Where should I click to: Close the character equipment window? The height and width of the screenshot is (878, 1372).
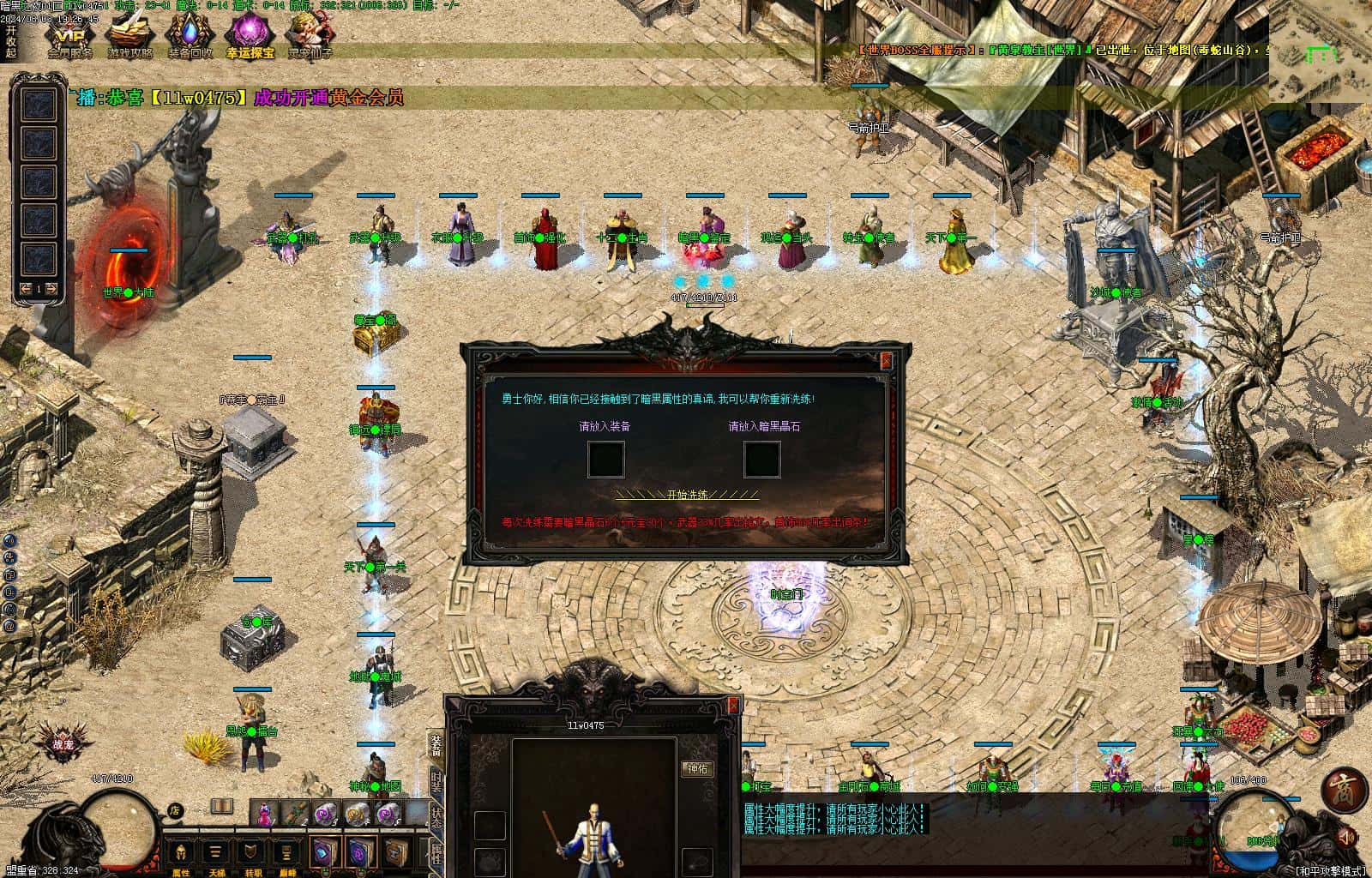(733, 705)
